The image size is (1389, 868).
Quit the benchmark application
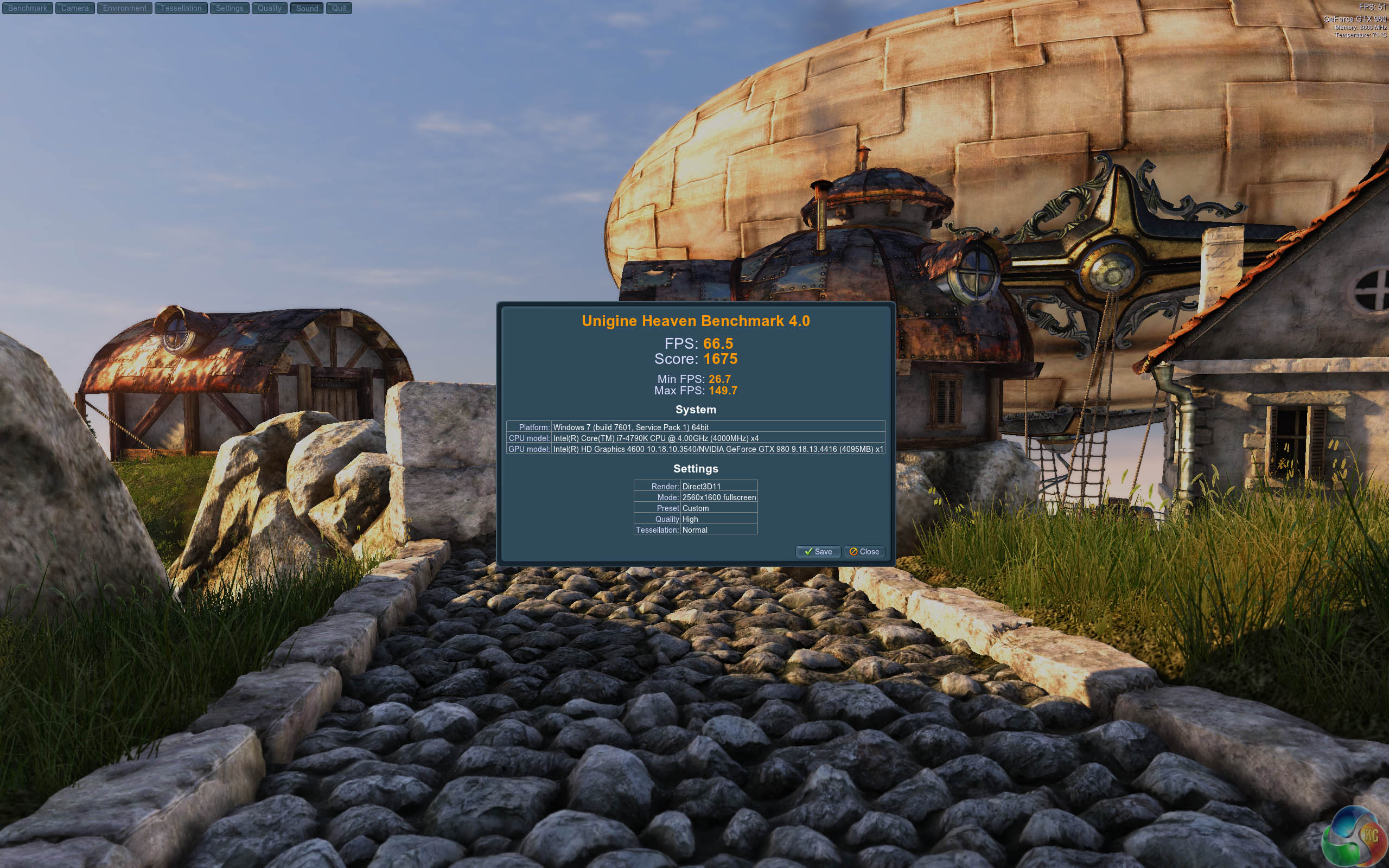click(x=339, y=8)
